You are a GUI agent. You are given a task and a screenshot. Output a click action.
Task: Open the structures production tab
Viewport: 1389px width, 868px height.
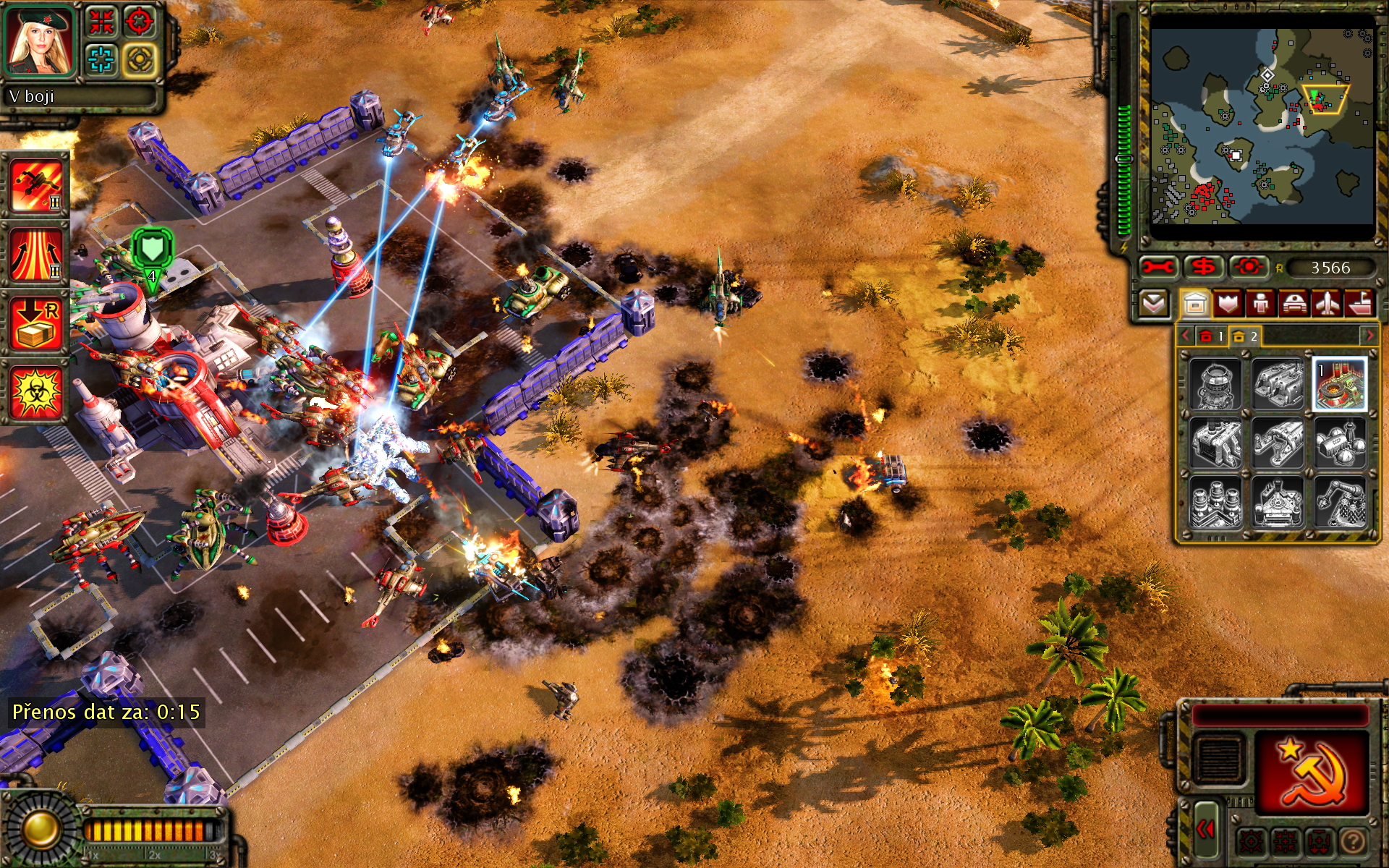point(1194,304)
